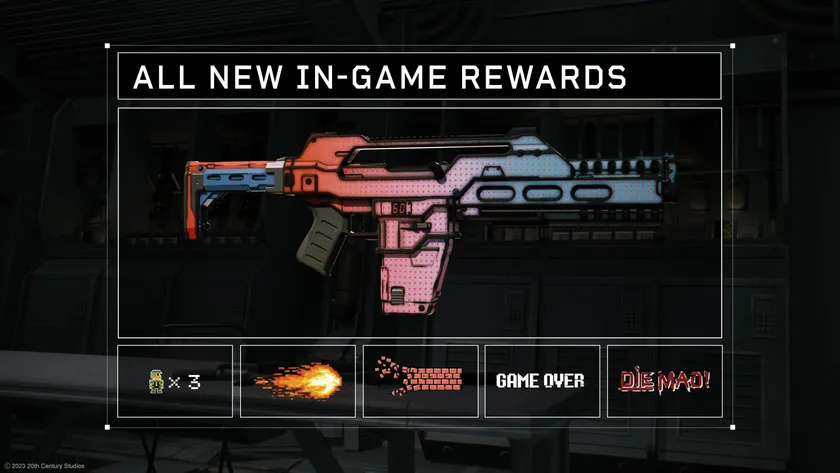
Task: Select the pixel marine ×3 reward tile
Action: tap(175, 381)
